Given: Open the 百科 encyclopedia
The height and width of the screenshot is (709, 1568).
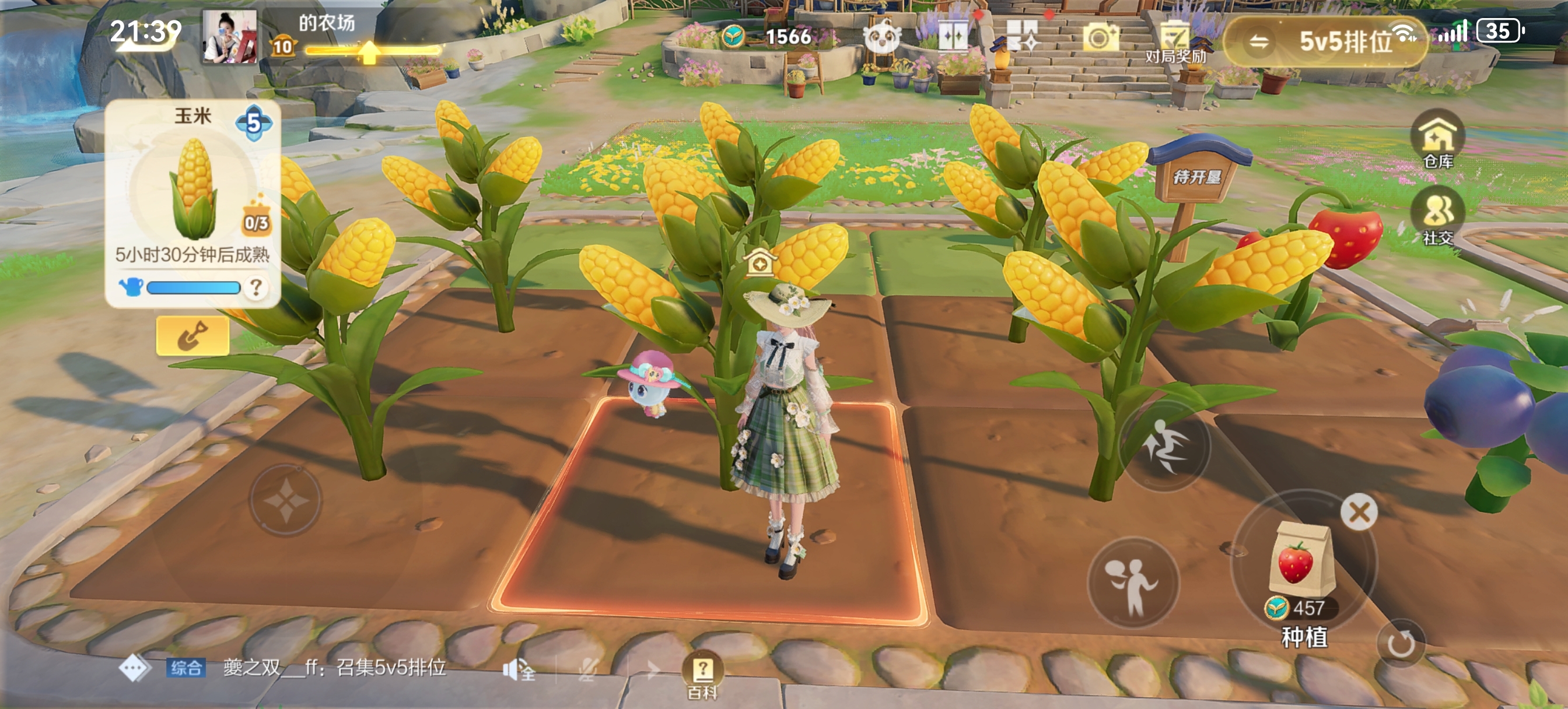Looking at the screenshot, I should pos(702,675).
